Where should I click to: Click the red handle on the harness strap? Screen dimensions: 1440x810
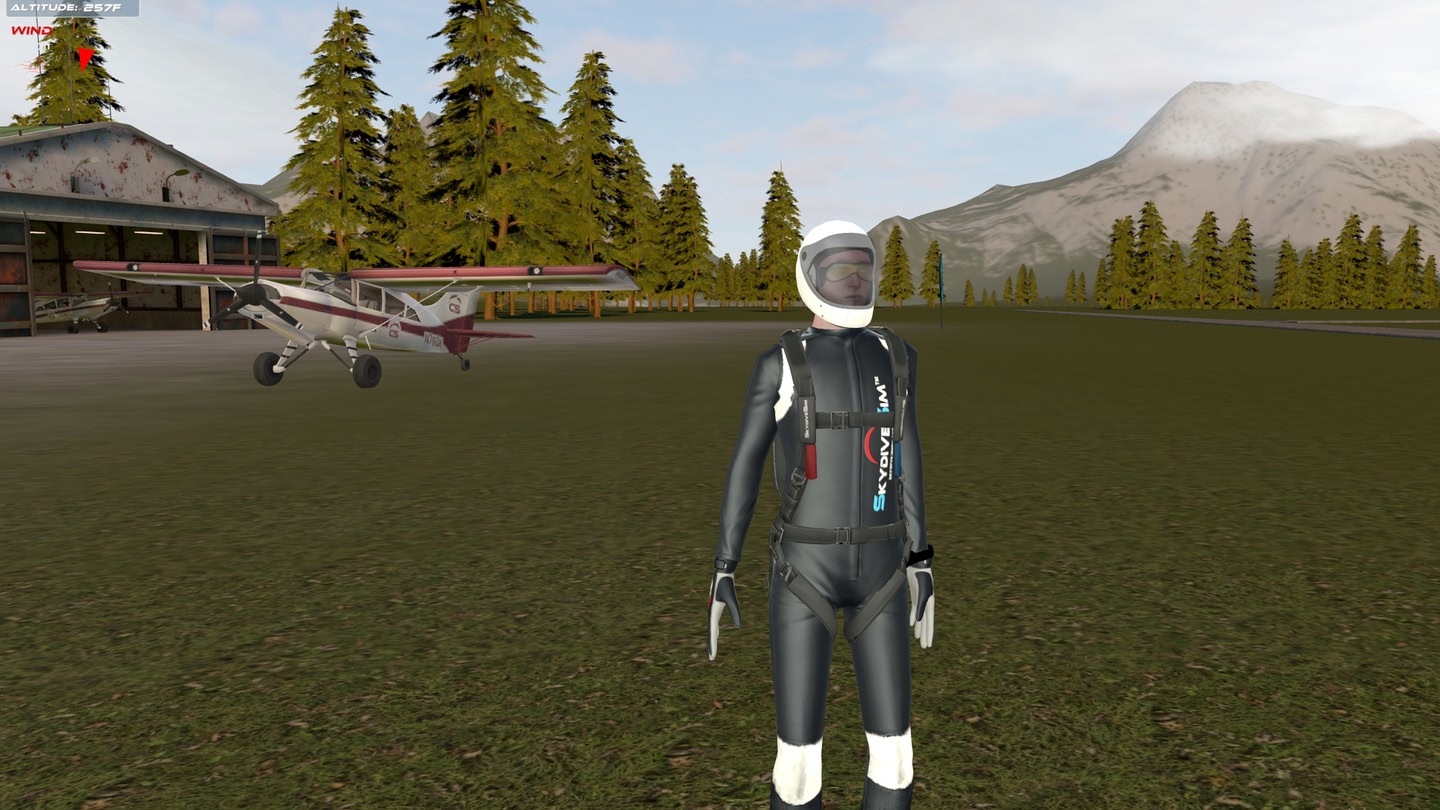813,461
